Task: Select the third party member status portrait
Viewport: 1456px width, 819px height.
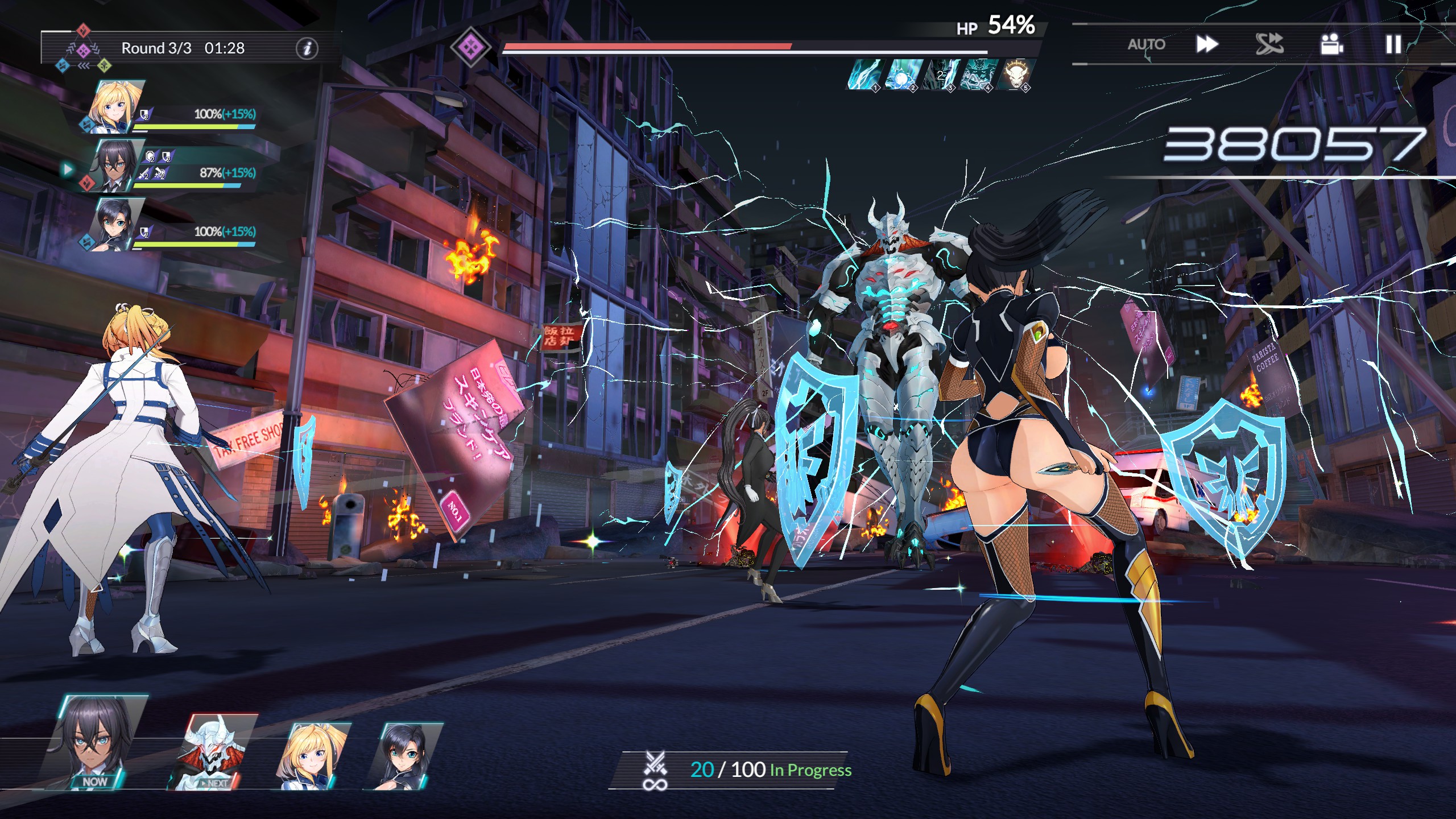Action: pyautogui.click(x=117, y=224)
